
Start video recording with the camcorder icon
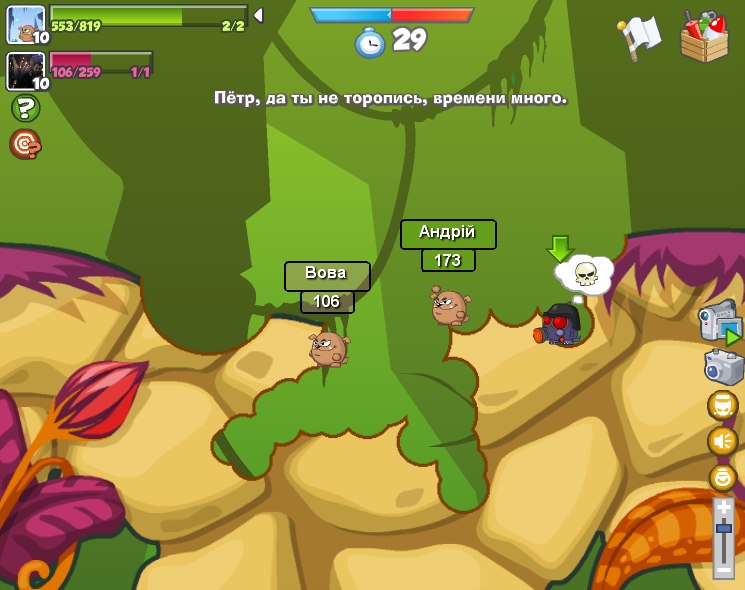tap(719, 322)
